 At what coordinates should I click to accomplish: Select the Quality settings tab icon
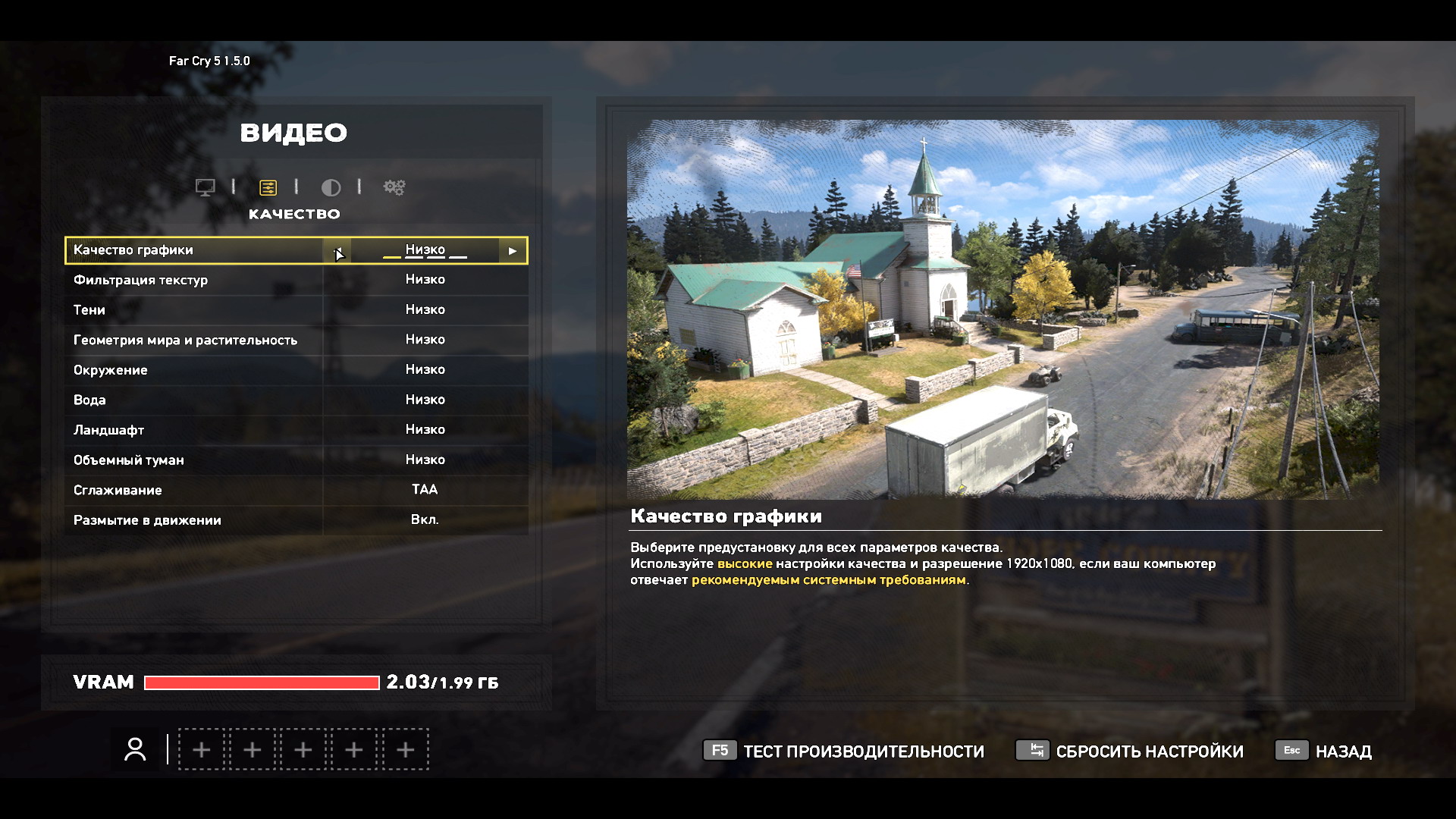[x=268, y=187]
